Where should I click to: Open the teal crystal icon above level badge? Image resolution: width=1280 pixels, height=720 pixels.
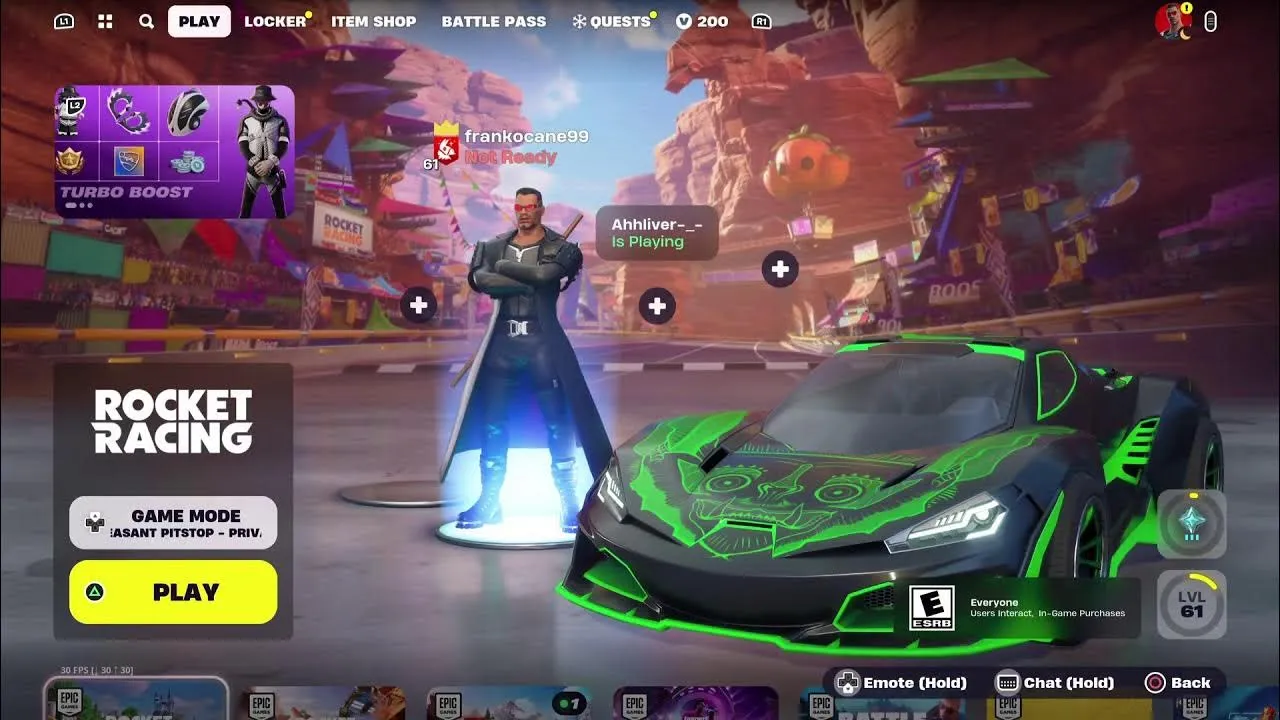[x=1191, y=523]
